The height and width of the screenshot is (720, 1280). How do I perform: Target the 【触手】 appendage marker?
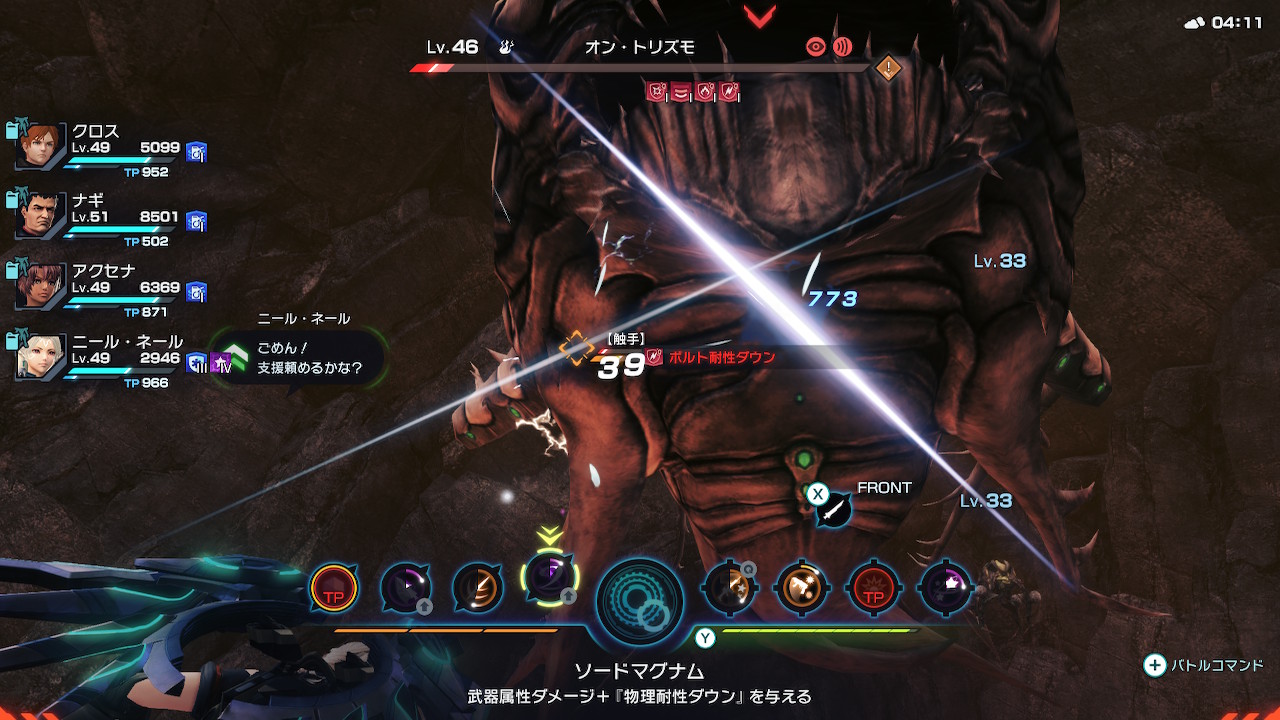(x=577, y=348)
